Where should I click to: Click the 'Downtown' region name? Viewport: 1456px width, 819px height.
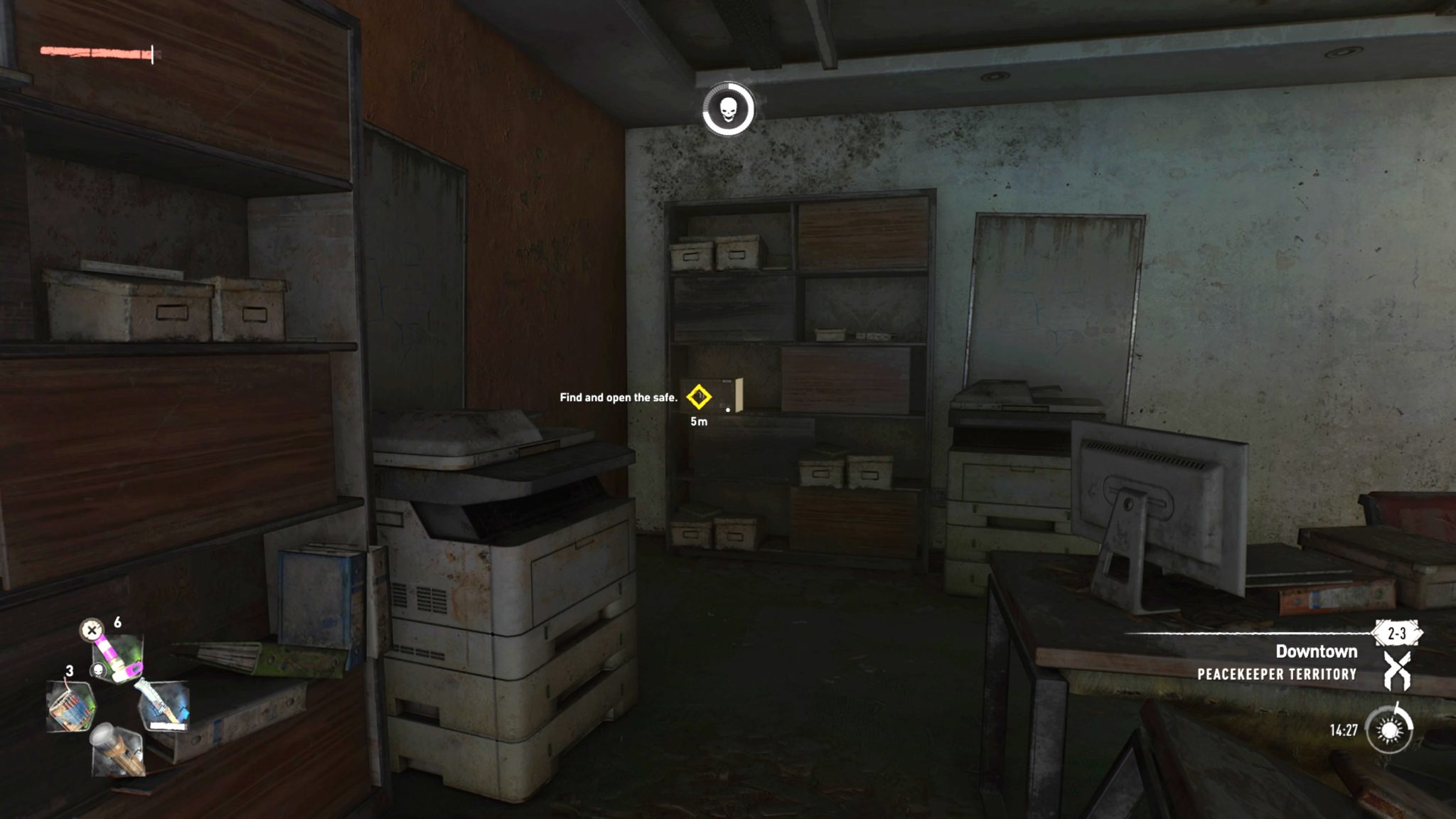(1319, 652)
